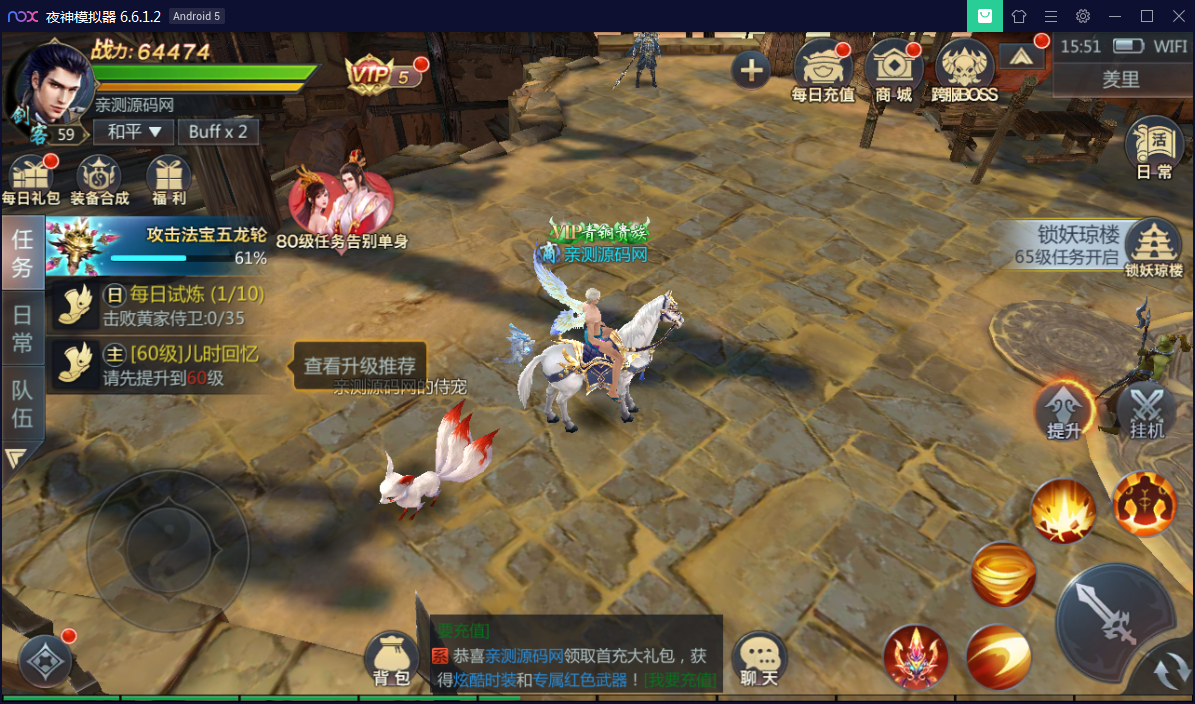Open the 背包 bag
Screen dimensions: 1195x704
tap(391, 659)
